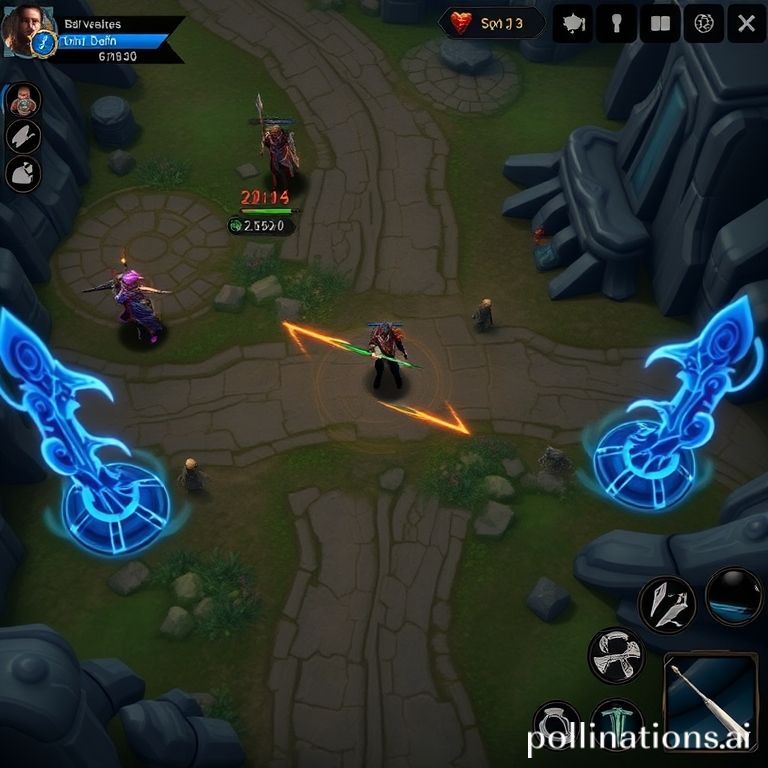Close the game HUD with the X button

point(746,24)
